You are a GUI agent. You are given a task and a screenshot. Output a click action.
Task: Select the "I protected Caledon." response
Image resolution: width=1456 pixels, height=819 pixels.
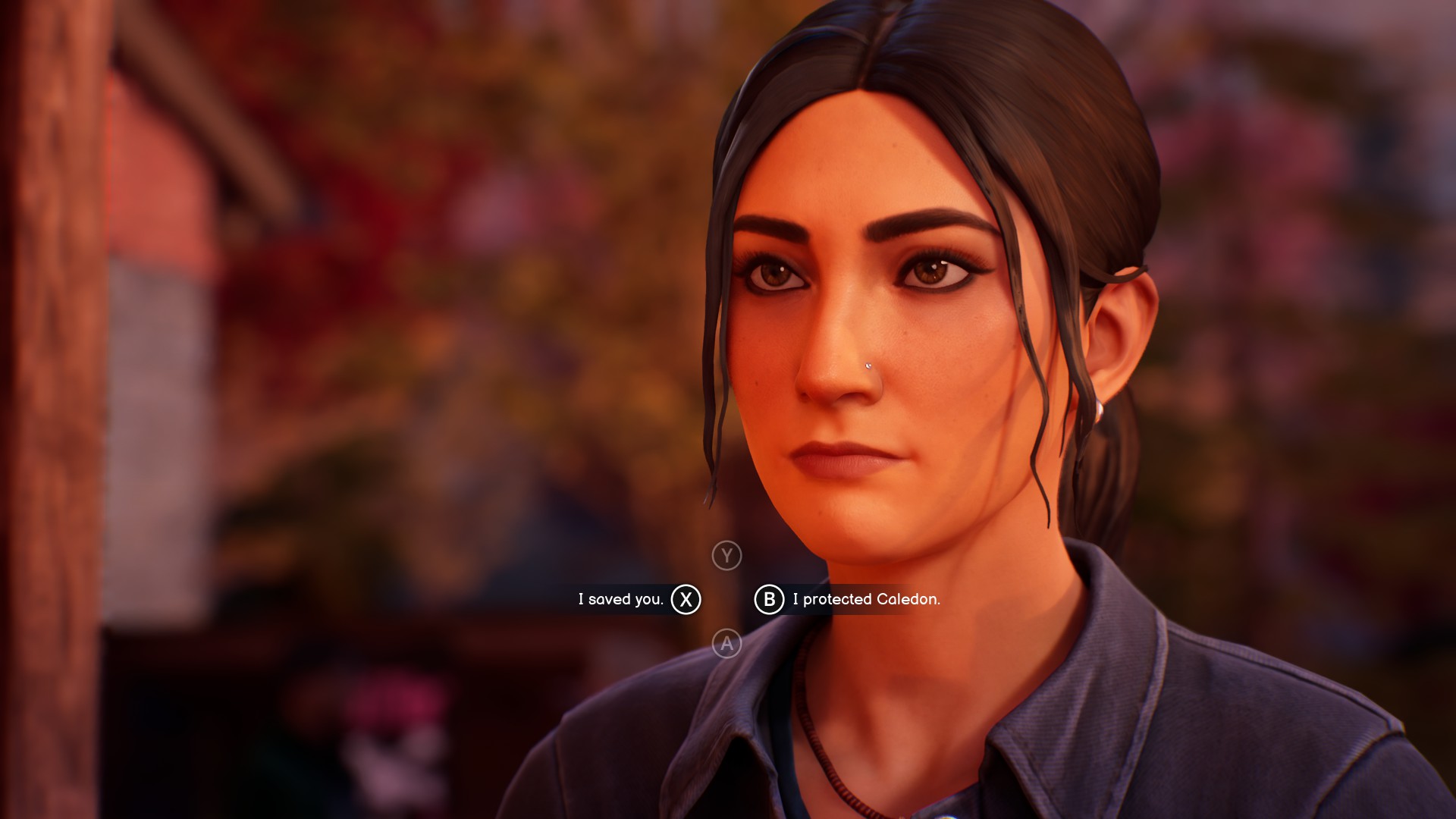(865, 599)
